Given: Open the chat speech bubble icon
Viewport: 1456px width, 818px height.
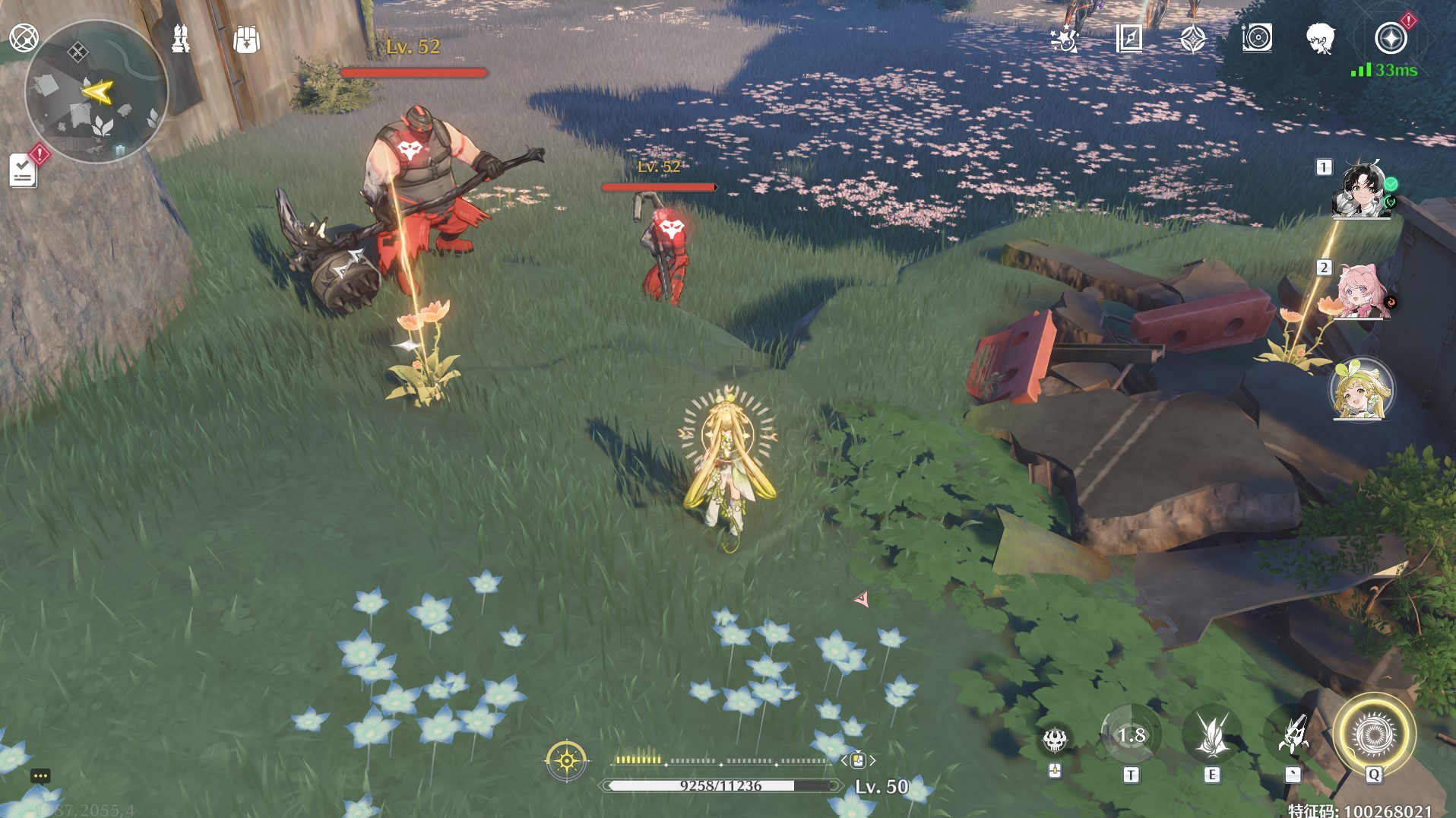Looking at the screenshot, I should coord(40,776).
